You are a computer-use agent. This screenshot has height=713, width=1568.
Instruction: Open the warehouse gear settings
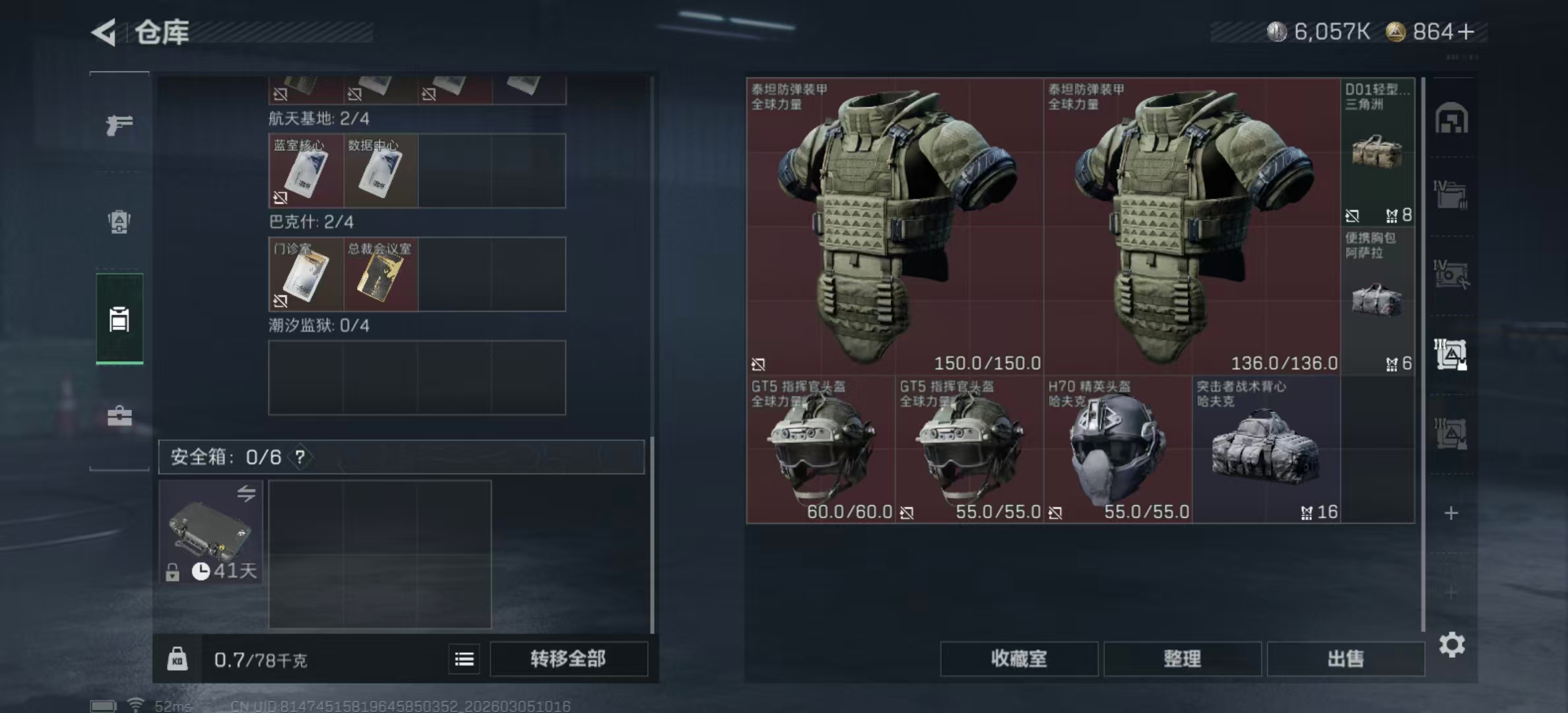(x=1451, y=644)
